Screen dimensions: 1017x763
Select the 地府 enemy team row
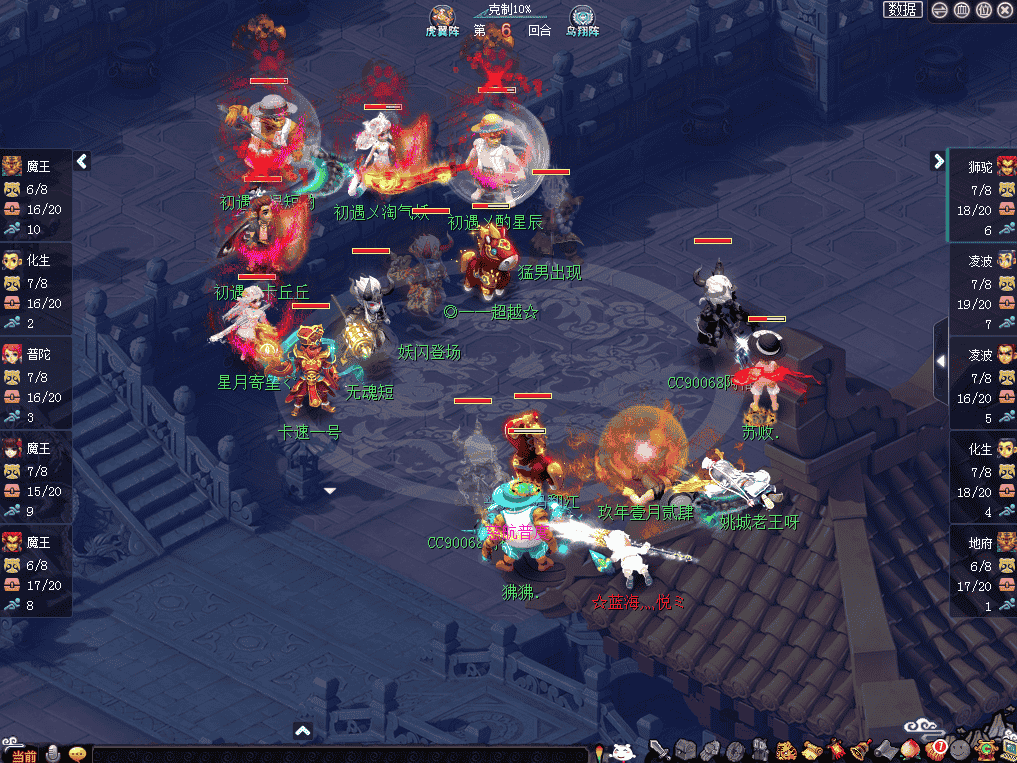(x=982, y=572)
